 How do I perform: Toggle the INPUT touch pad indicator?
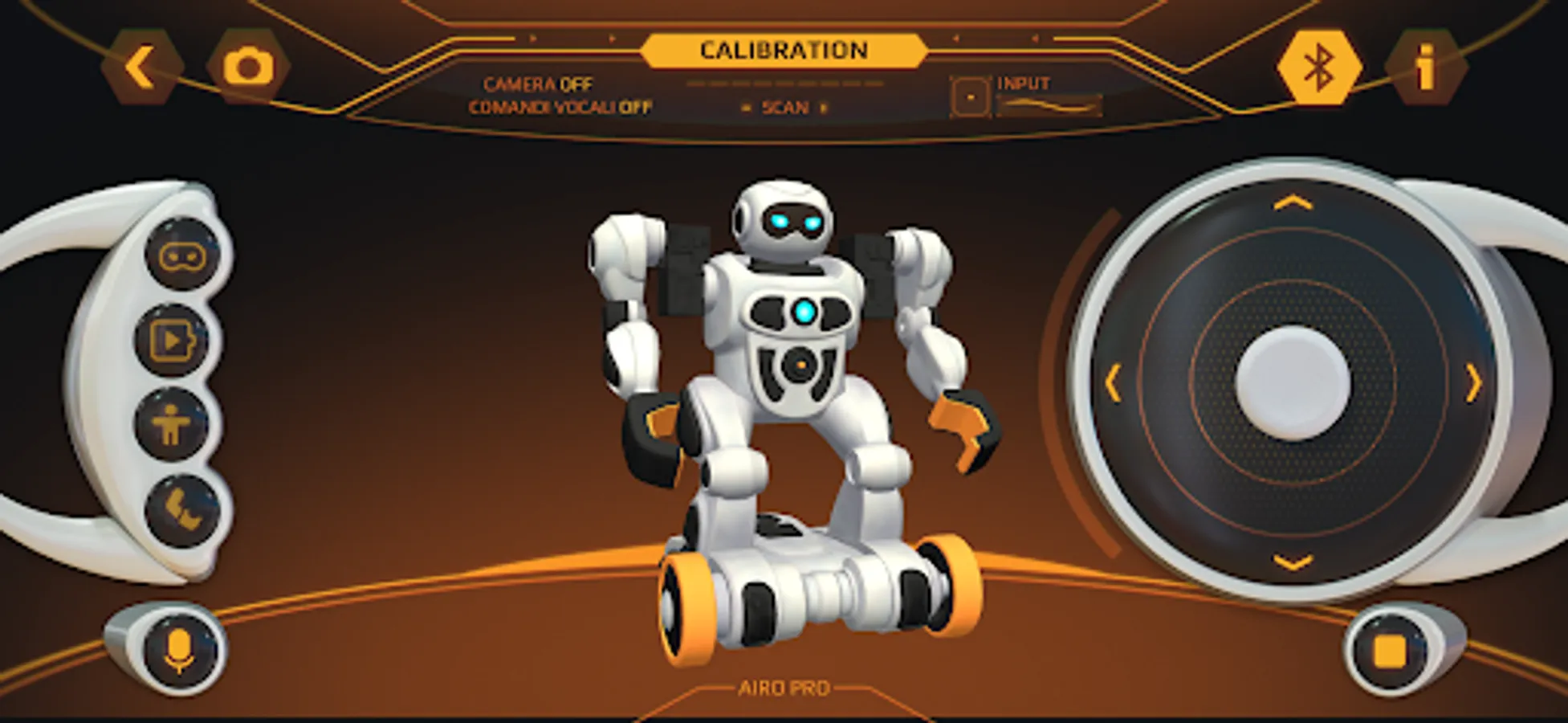pos(970,96)
